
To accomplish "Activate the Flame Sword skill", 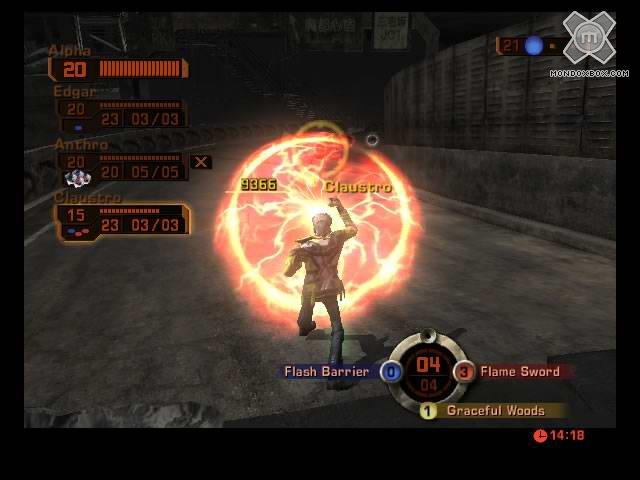I will point(517,372).
